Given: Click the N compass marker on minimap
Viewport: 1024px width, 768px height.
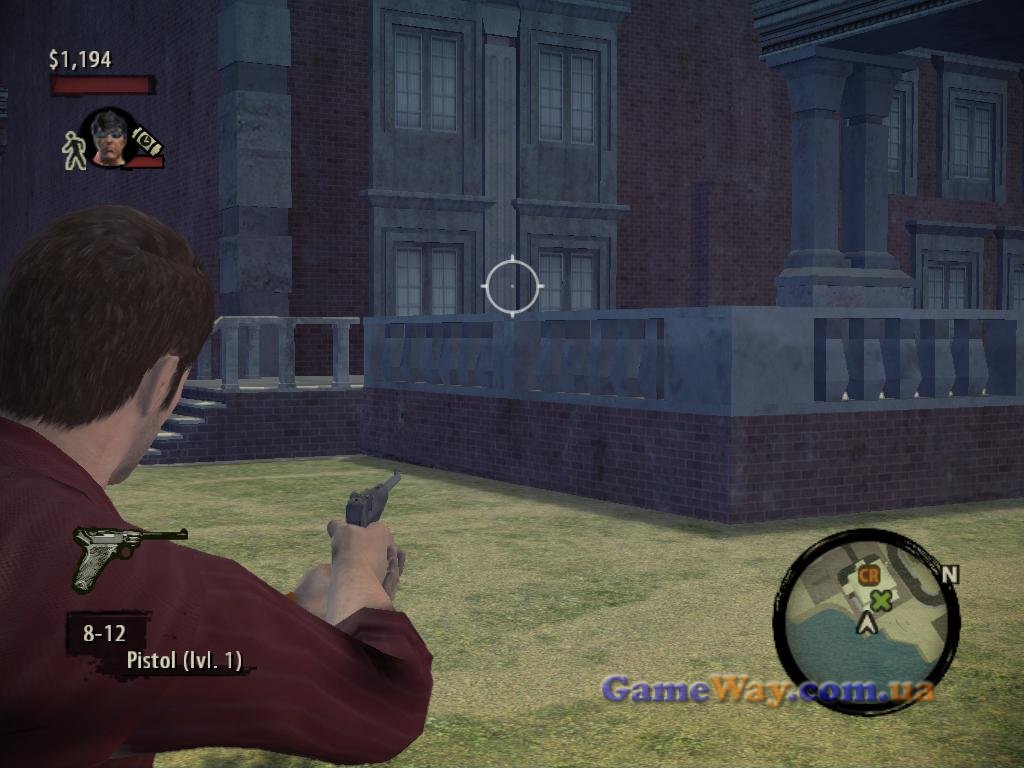Looking at the screenshot, I should click(950, 574).
